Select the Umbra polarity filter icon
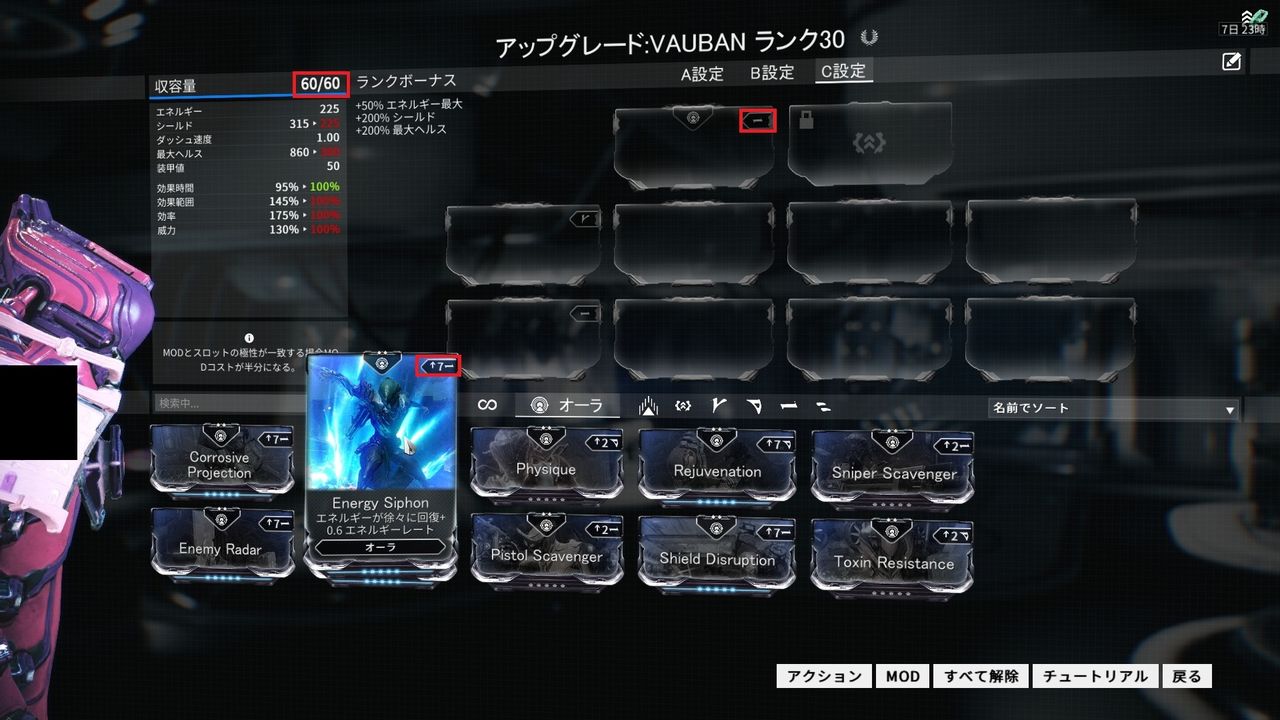The width and height of the screenshot is (1280, 720). coord(683,405)
